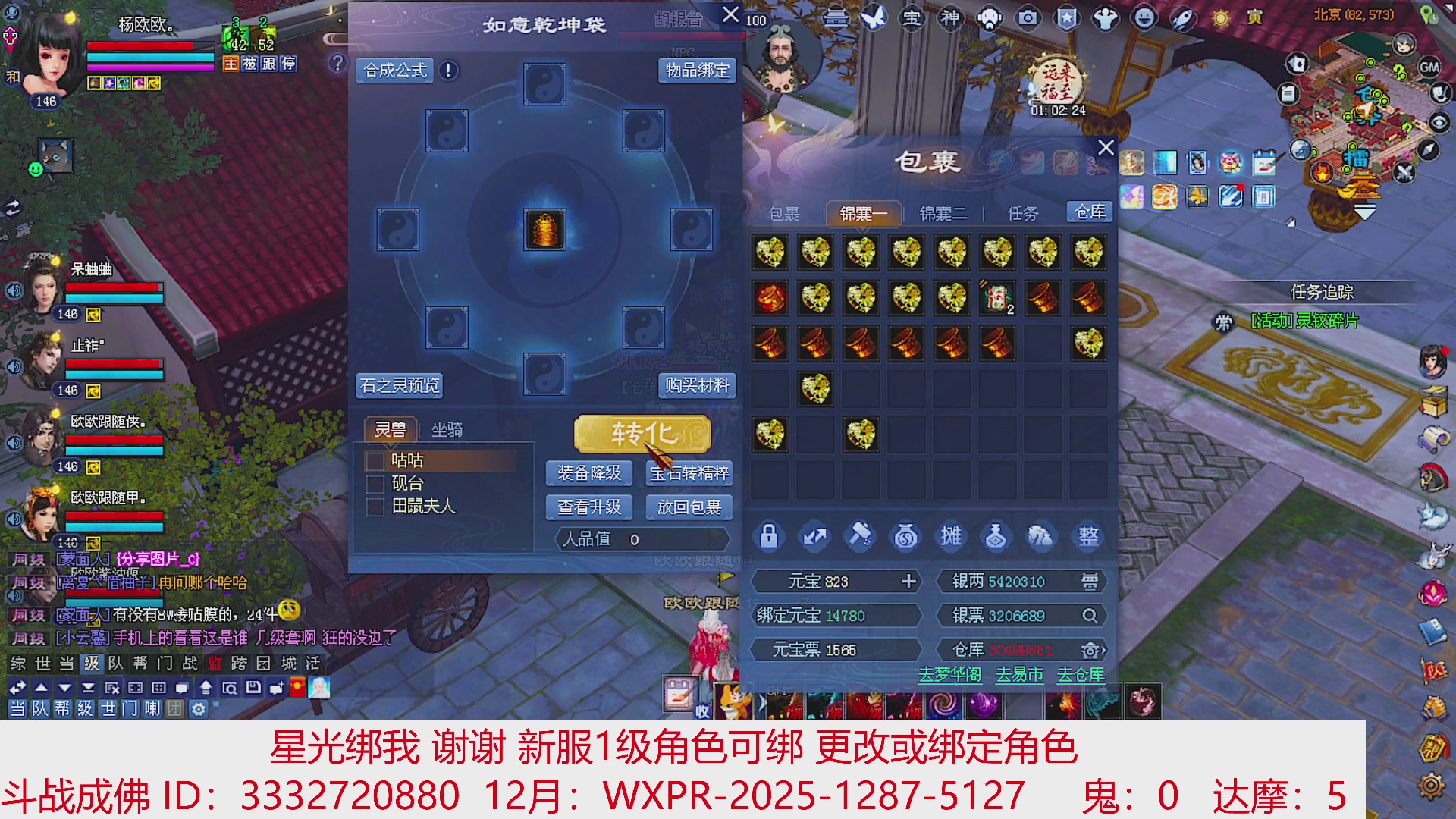Select the money bag icon below inventory
Screen dimensions: 1456x819
point(905,536)
